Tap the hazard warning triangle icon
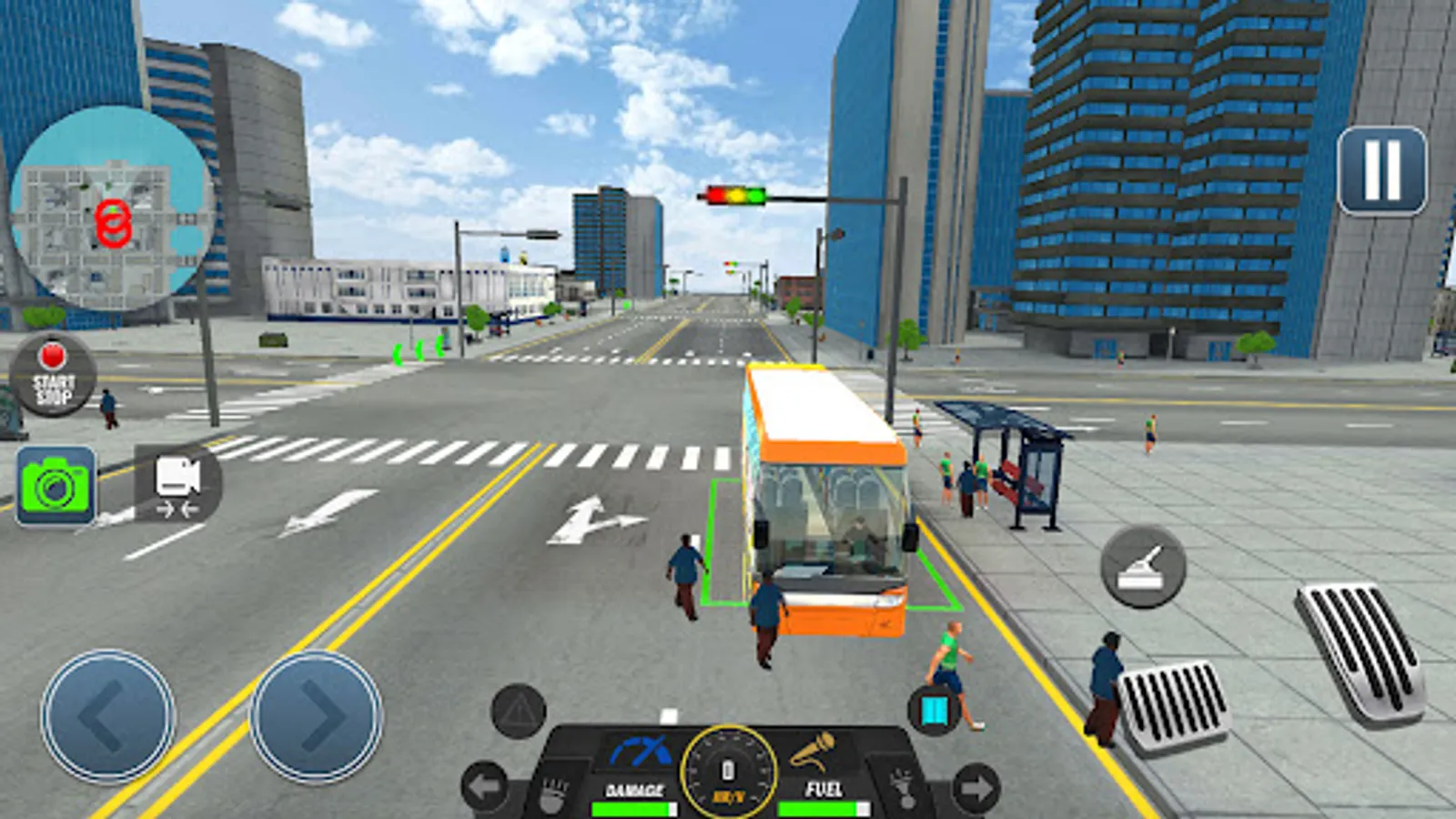This screenshot has width=1456, height=819. (x=517, y=714)
